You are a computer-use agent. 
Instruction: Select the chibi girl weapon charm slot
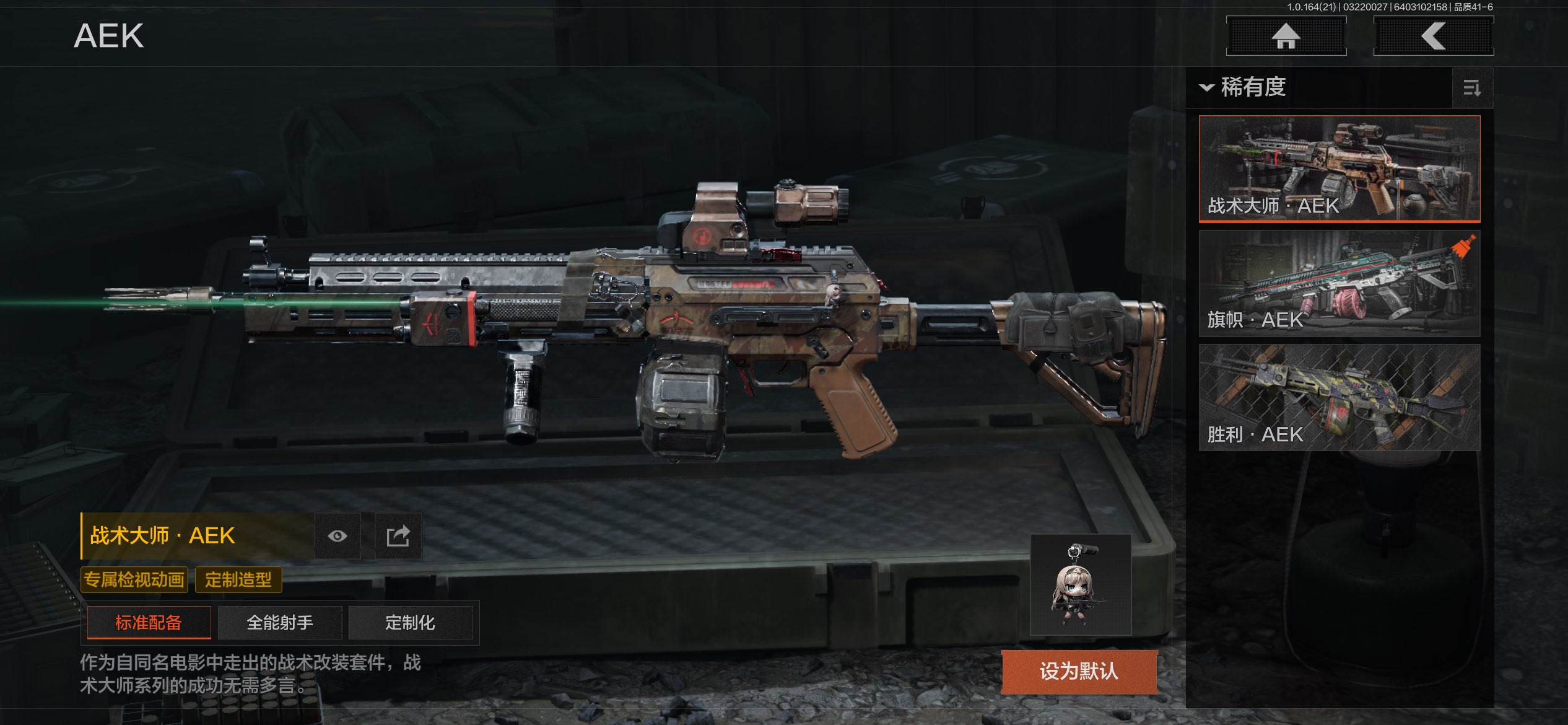1080,584
